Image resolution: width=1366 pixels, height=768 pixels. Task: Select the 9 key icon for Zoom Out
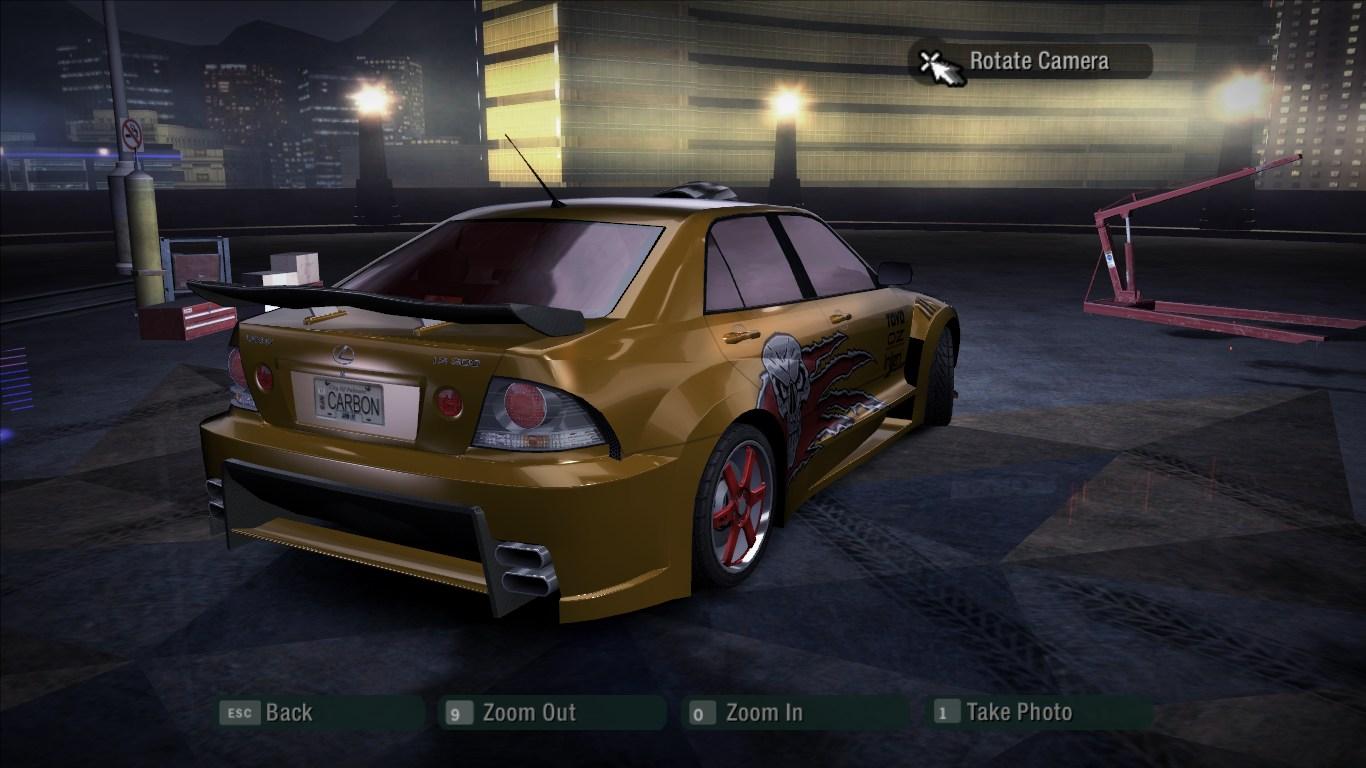click(x=457, y=713)
